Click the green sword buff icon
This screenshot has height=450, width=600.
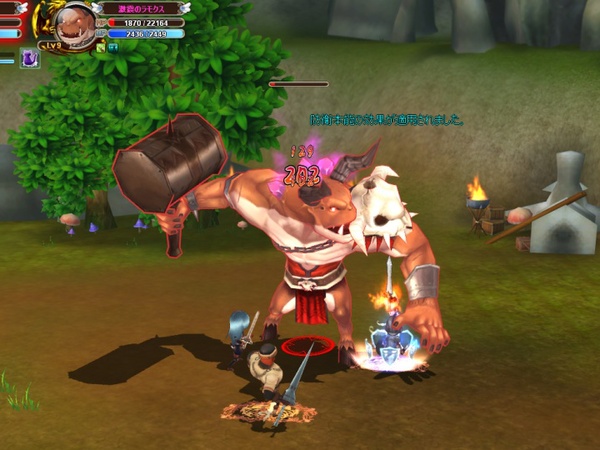pos(101,46)
